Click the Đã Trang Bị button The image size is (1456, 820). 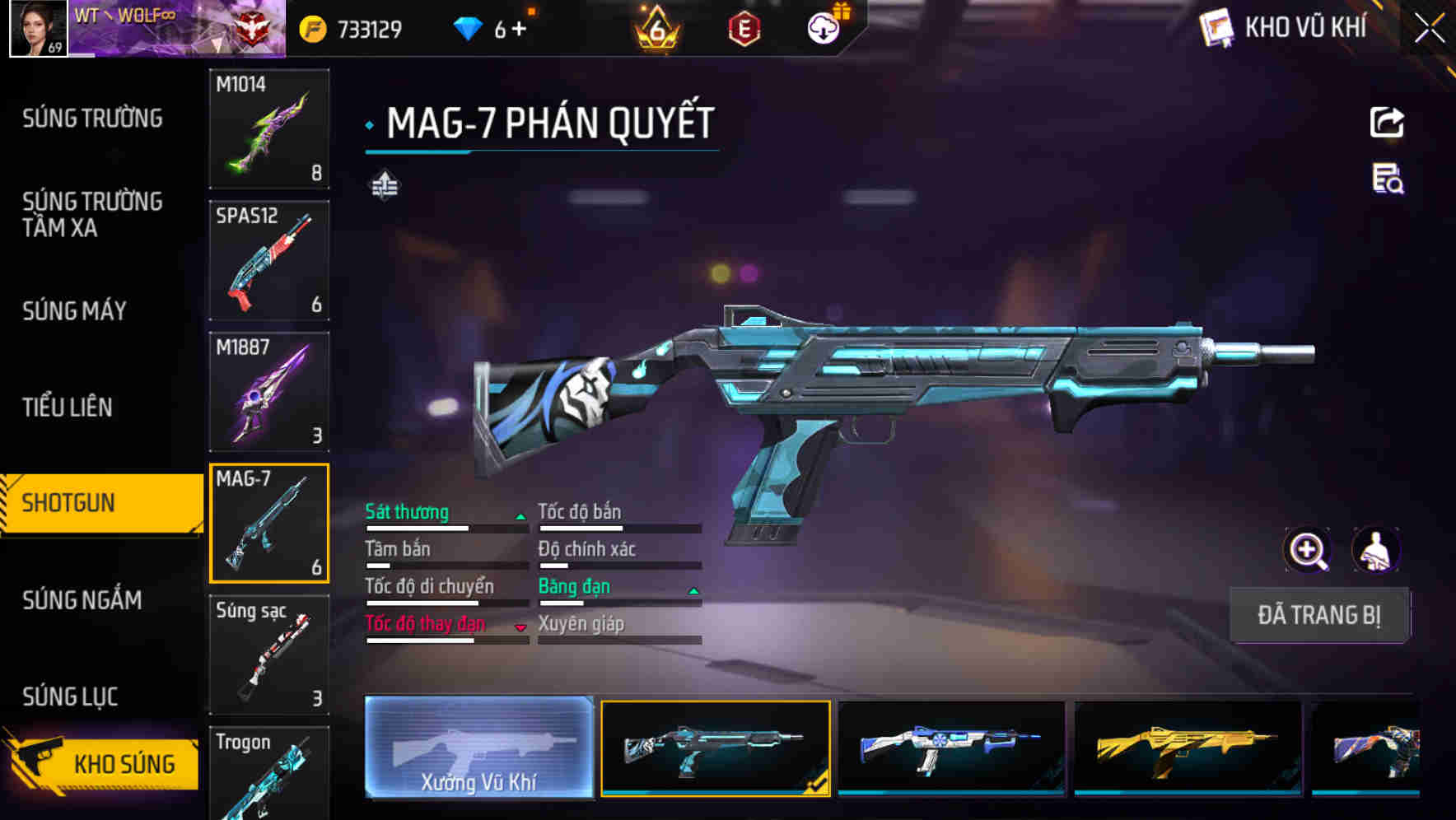[1318, 615]
